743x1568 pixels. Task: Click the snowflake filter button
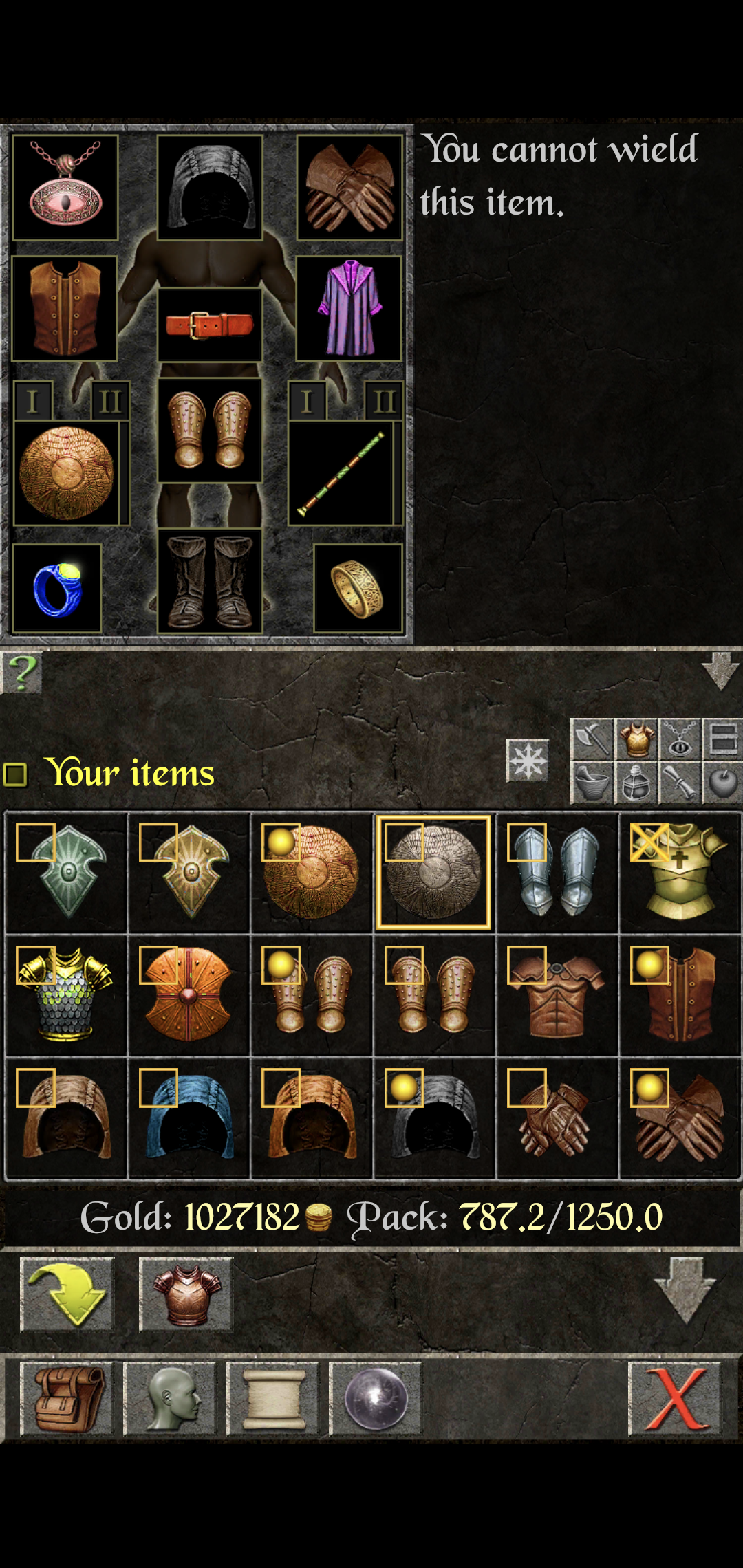point(528,761)
